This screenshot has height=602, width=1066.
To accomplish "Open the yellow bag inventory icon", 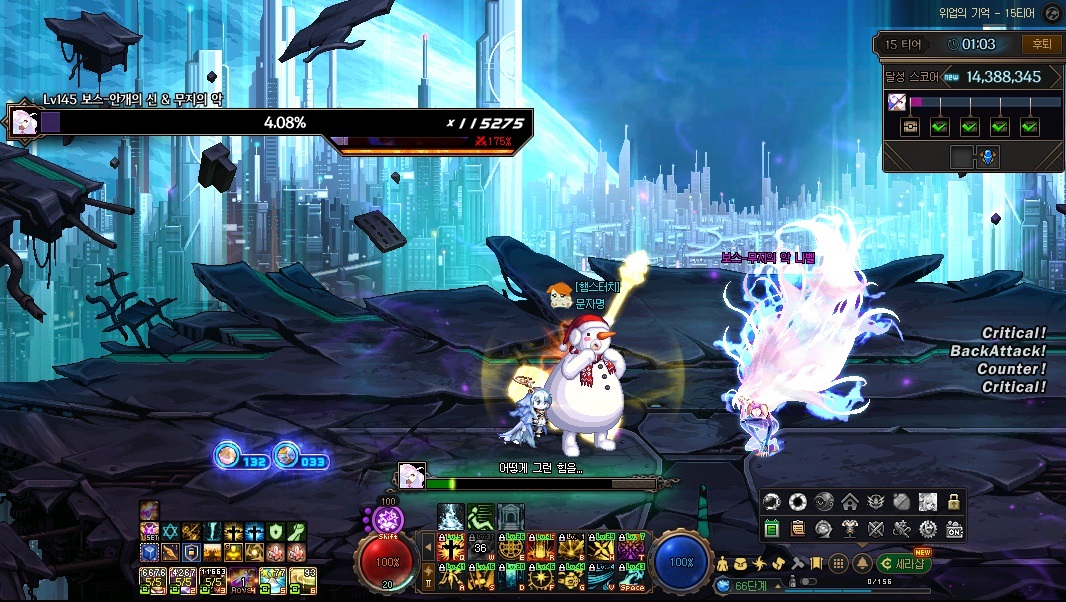I will click(741, 564).
